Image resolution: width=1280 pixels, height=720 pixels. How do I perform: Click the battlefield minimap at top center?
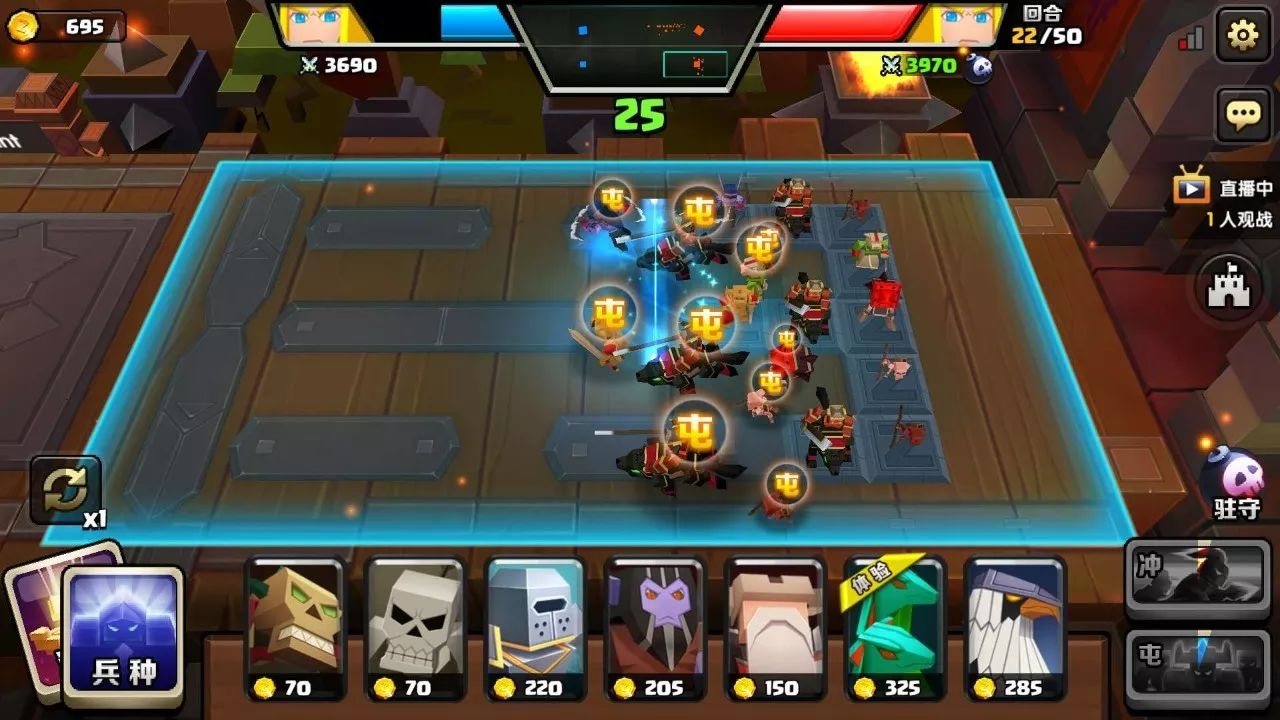[x=640, y=47]
